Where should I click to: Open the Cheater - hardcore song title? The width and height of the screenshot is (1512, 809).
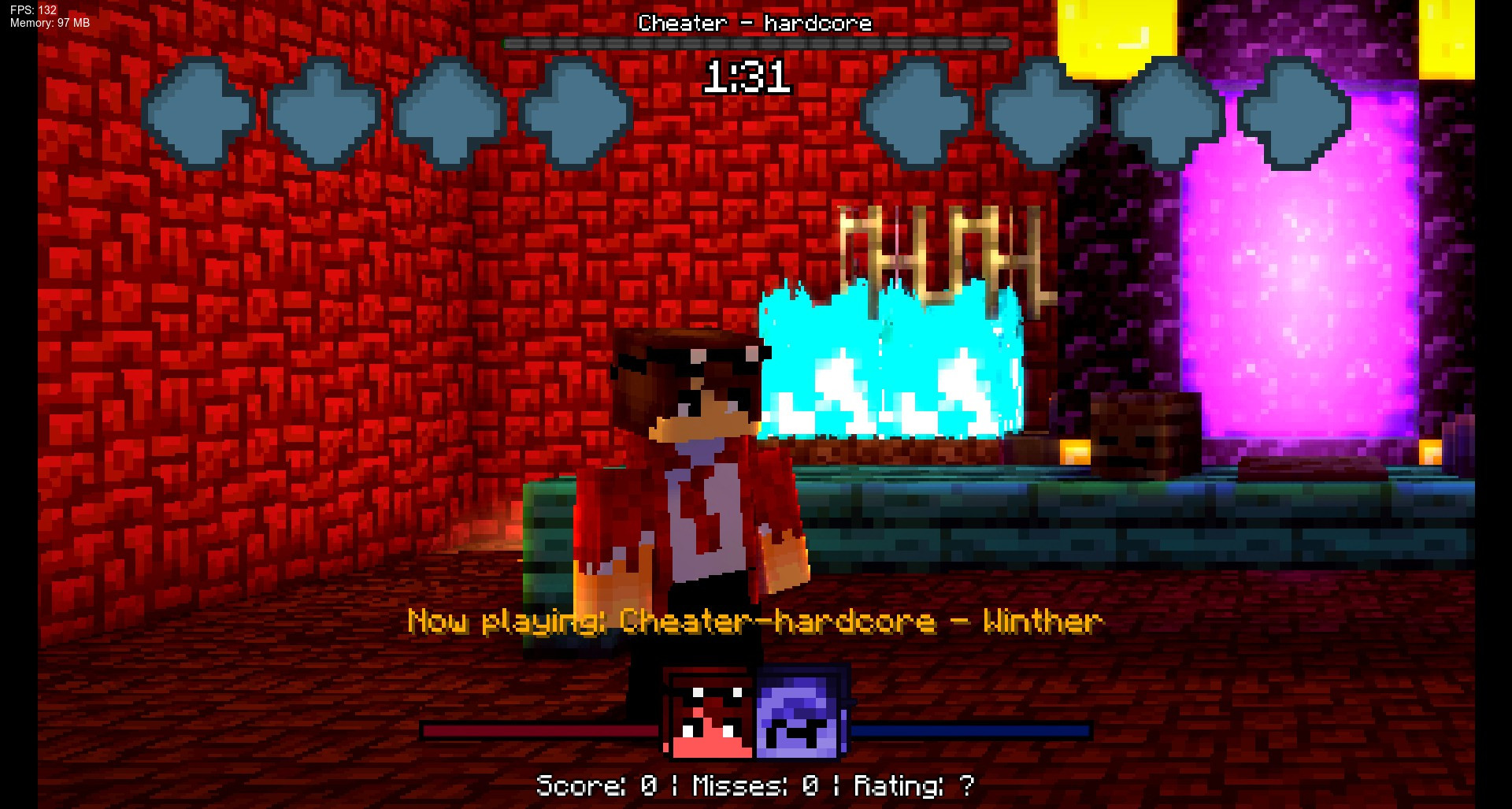click(754, 24)
